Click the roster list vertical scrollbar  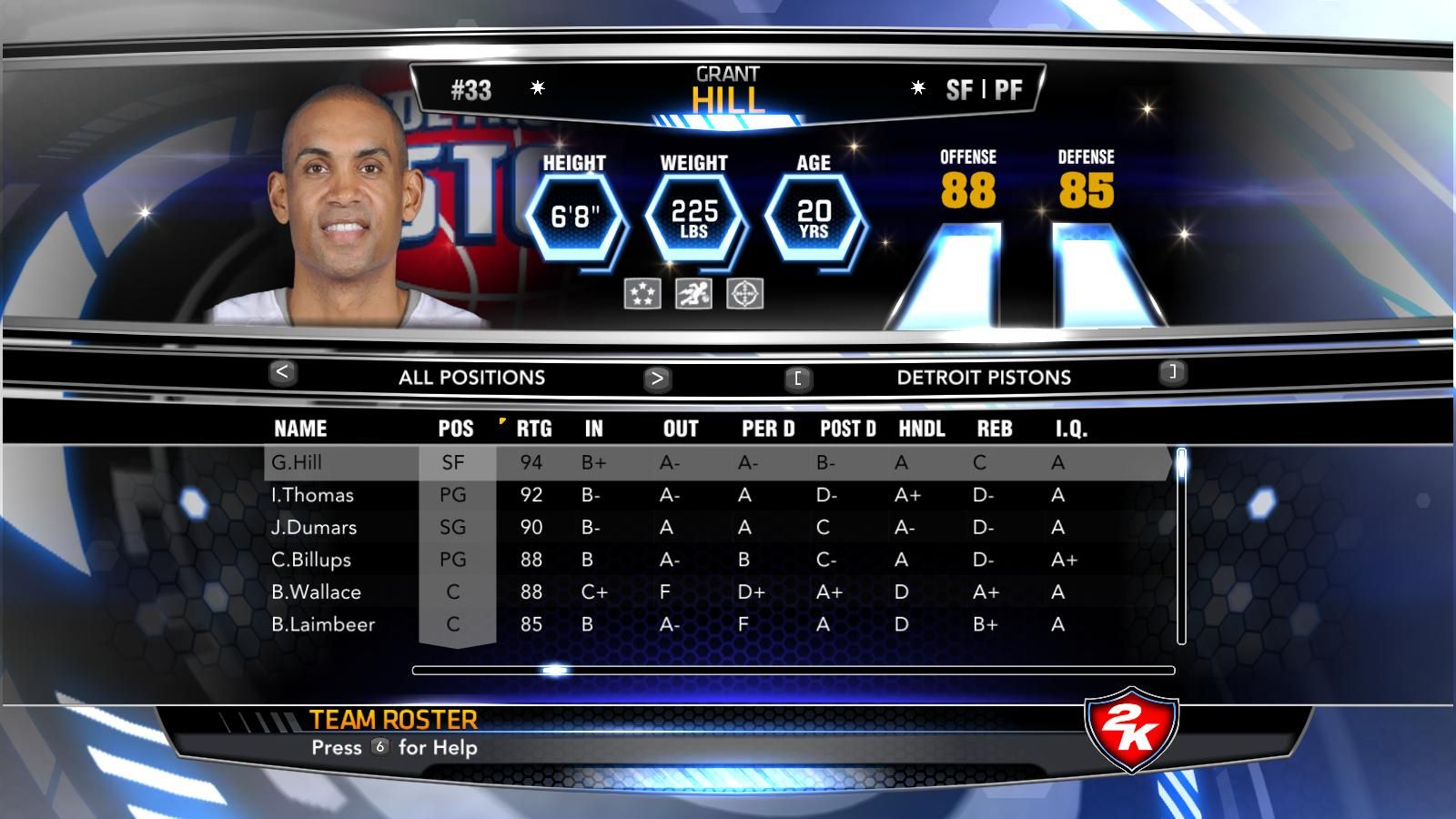click(x=1181, y=546)
